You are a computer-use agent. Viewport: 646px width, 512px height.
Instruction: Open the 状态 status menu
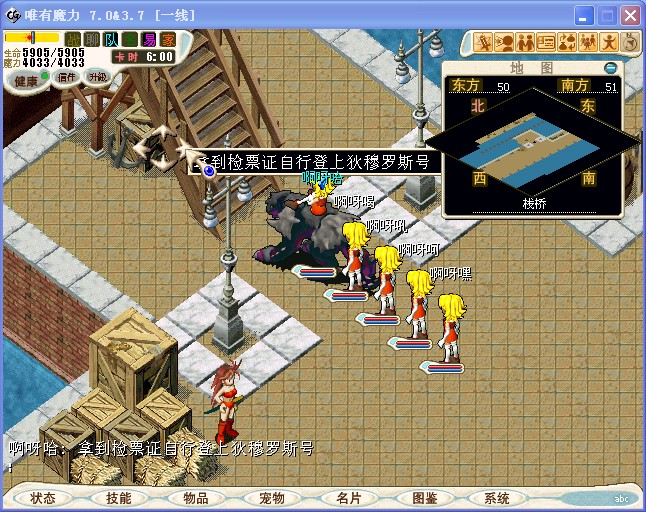[x=43, y=497]
